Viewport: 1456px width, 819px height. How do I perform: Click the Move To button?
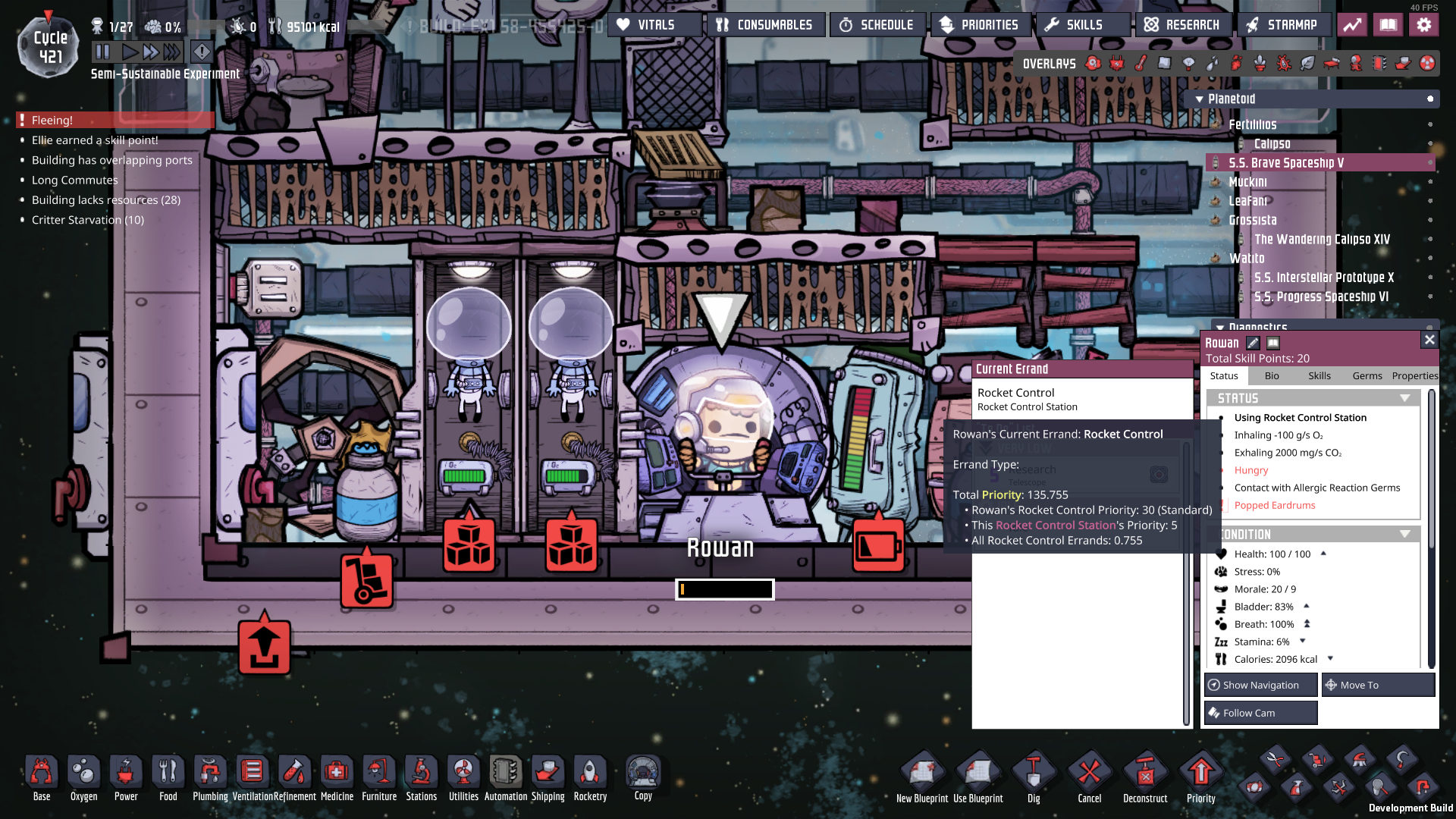pyautogui.click(x=1378, y=685)
